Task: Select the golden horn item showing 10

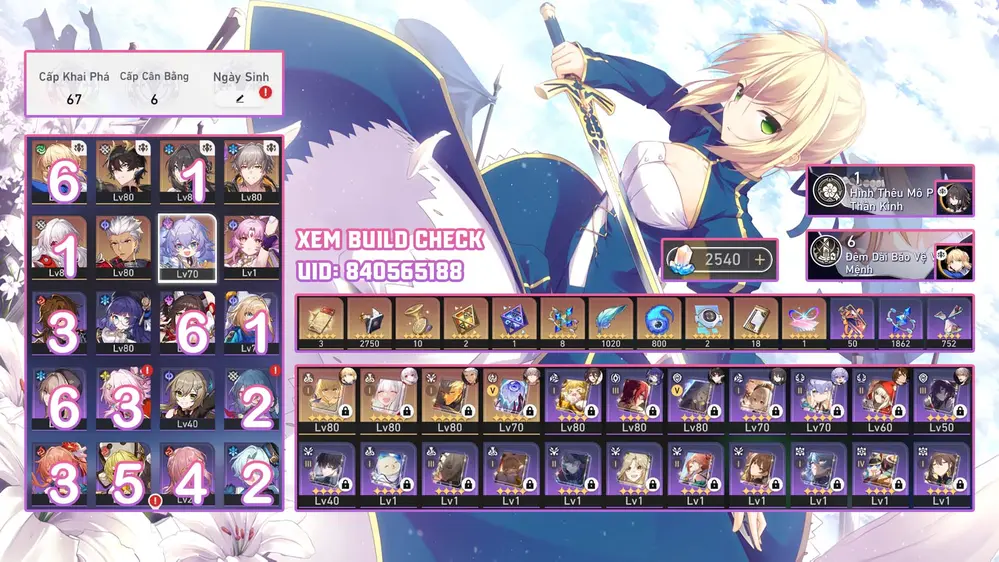Action: click(417, 321)
